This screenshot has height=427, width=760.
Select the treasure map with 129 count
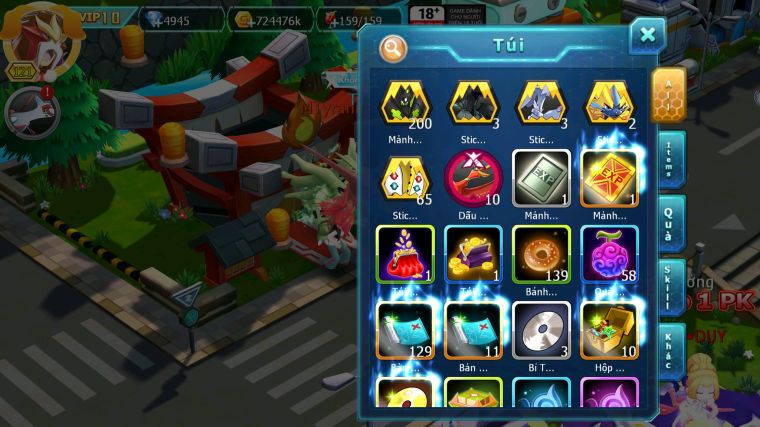[405, 330]
